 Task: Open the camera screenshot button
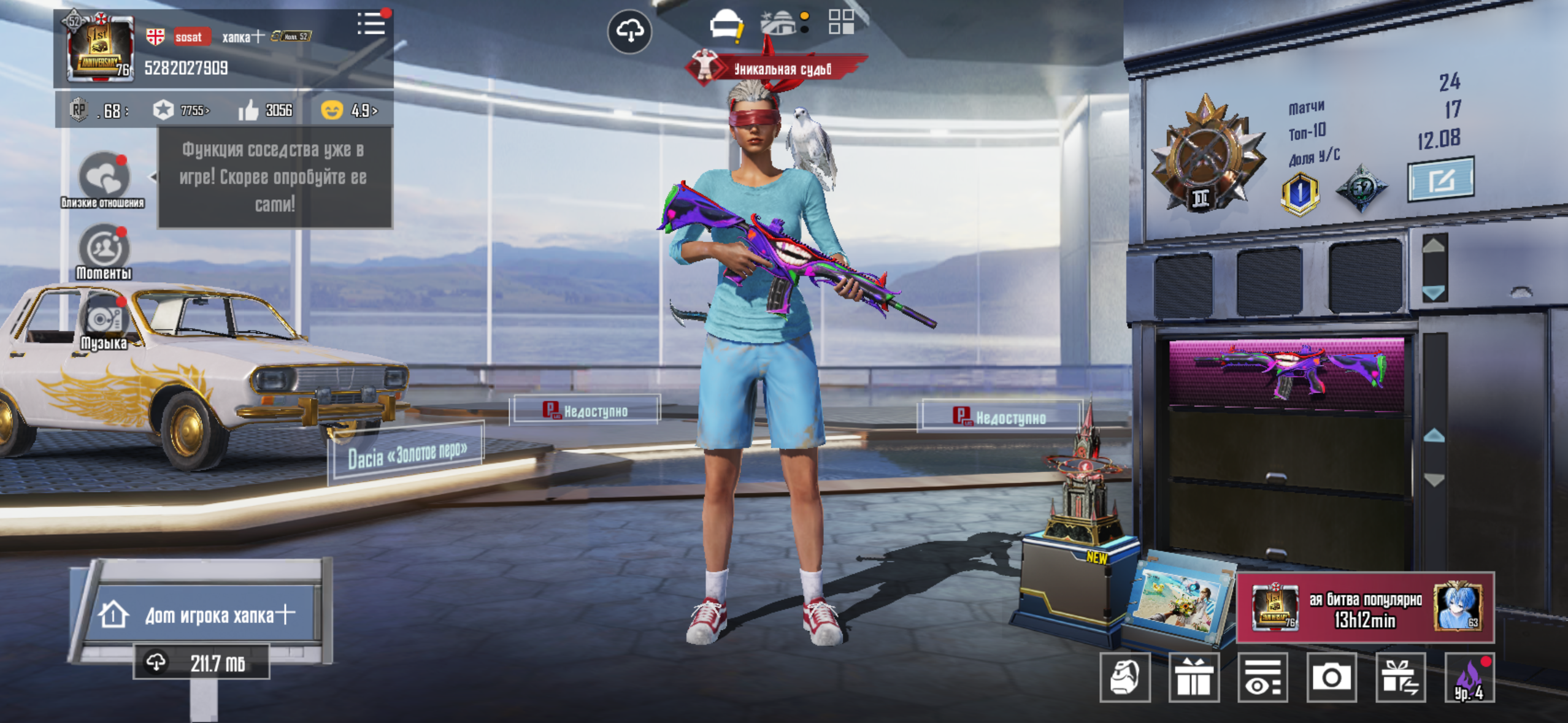1331,677
